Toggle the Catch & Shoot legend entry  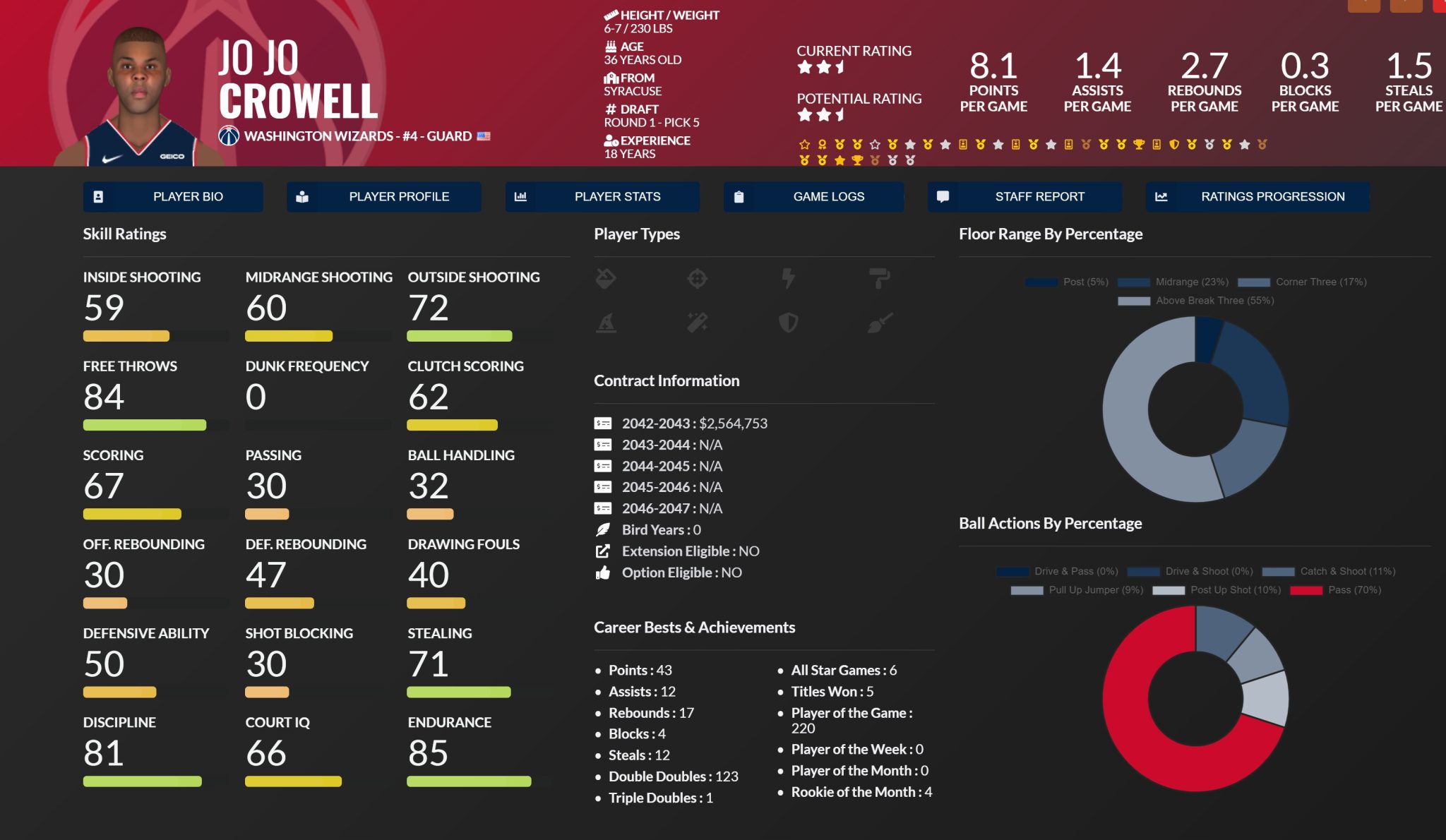coord(1329,572)
